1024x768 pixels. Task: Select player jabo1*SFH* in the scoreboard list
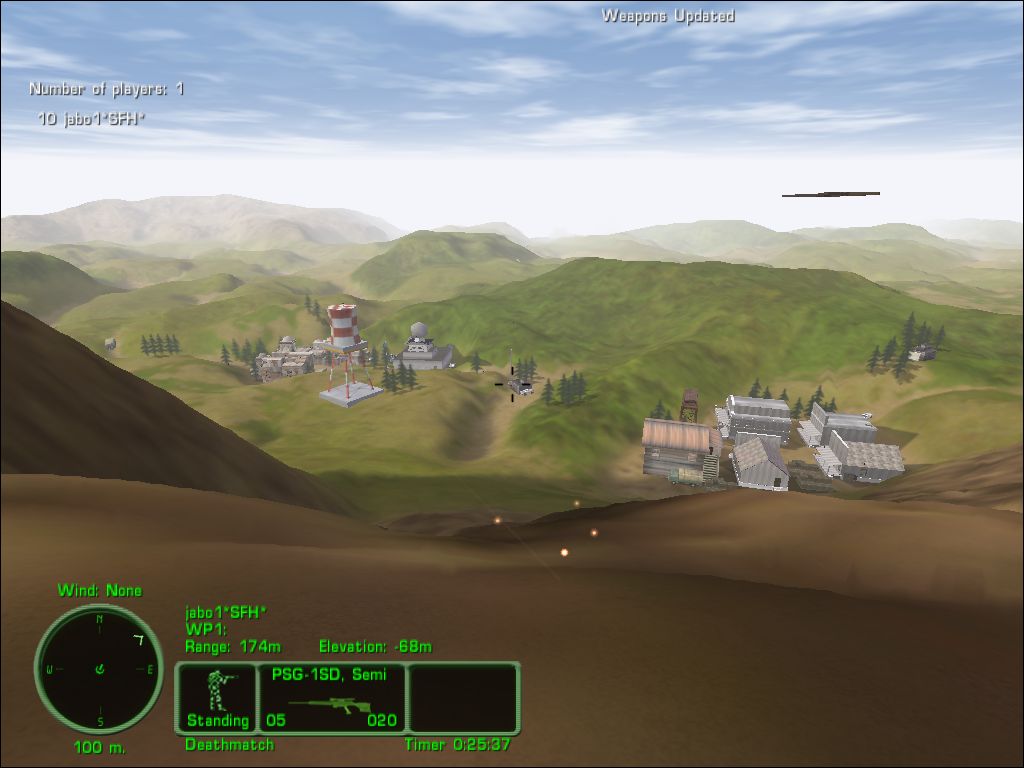(x=92, y=118)
